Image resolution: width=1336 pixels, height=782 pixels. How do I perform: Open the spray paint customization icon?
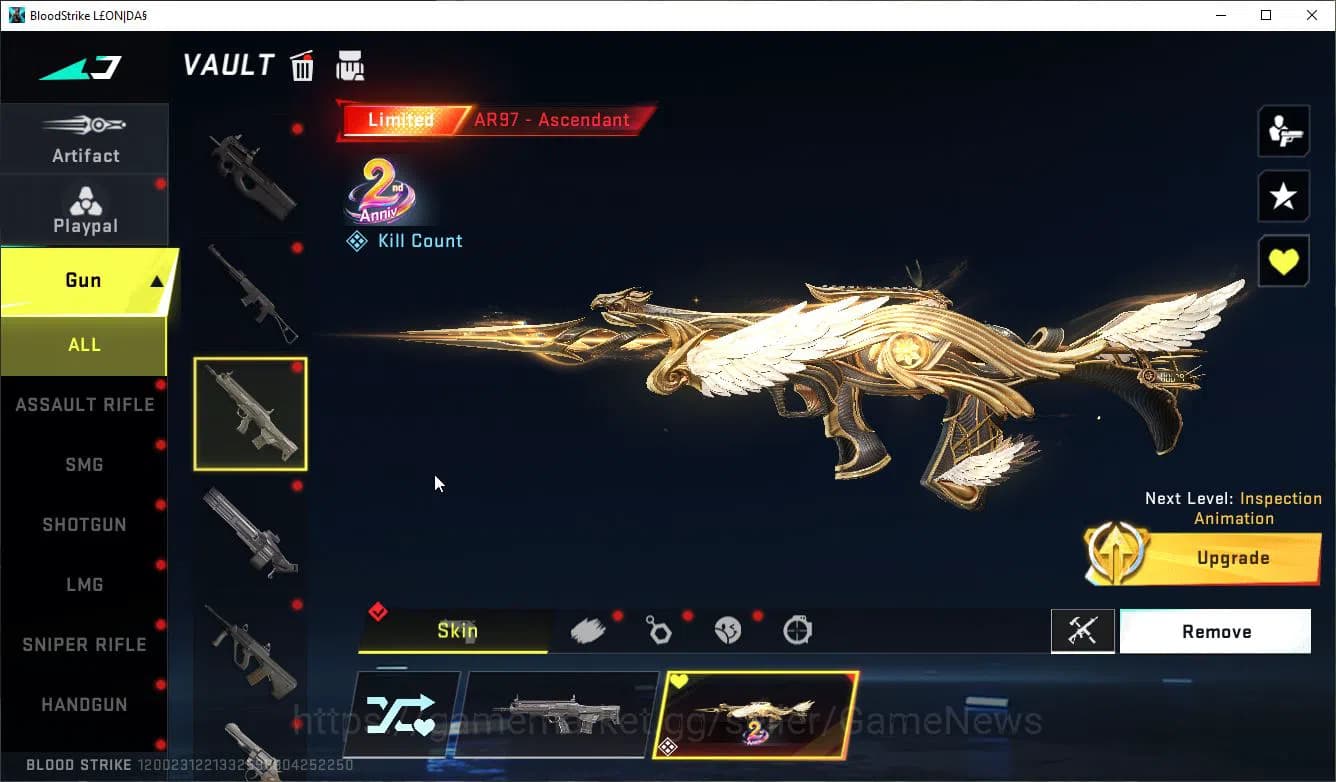click(588, 628)
